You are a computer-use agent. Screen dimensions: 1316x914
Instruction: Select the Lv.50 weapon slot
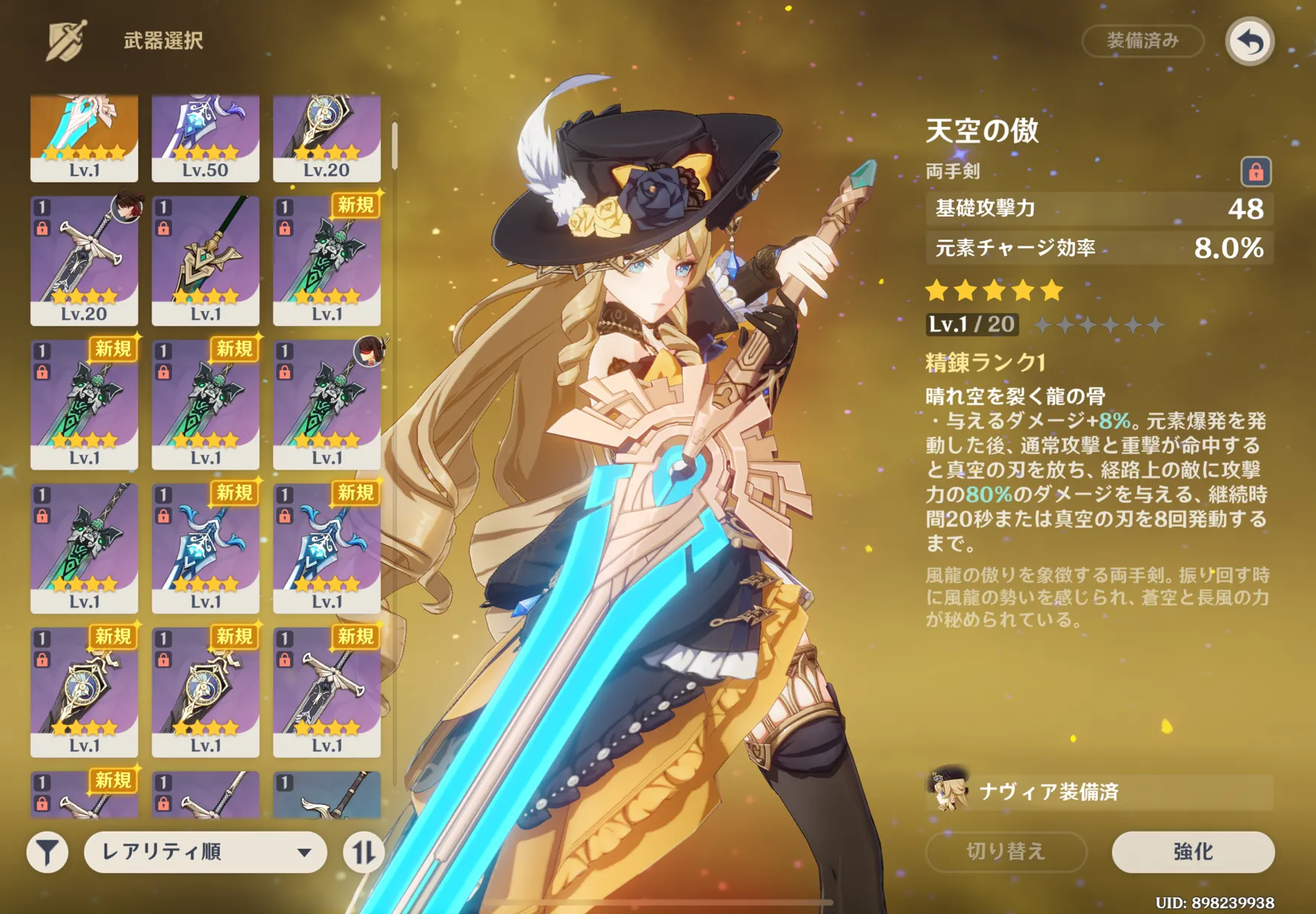click(206, 138)
